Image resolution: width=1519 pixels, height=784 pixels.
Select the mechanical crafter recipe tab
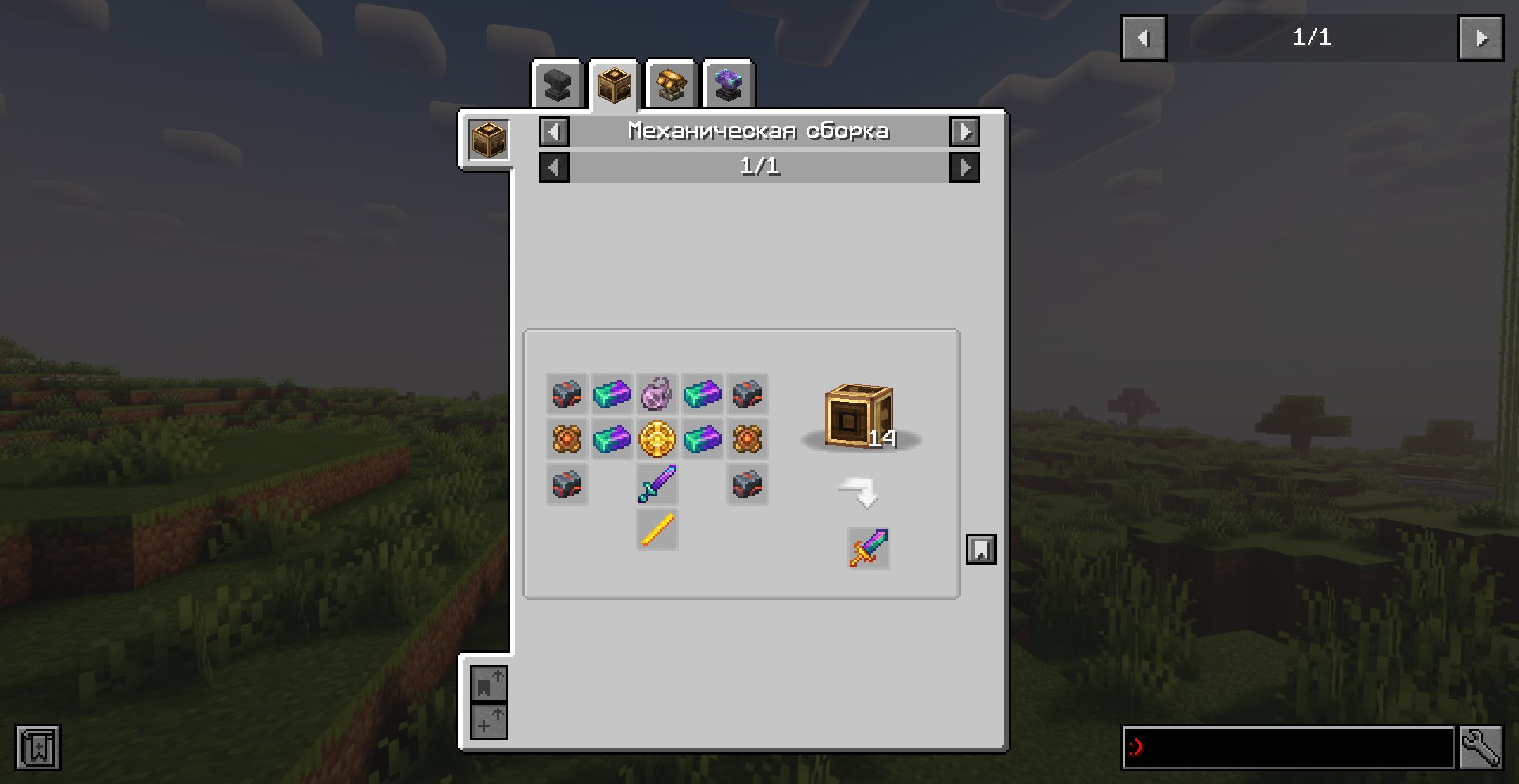(614, 85)
